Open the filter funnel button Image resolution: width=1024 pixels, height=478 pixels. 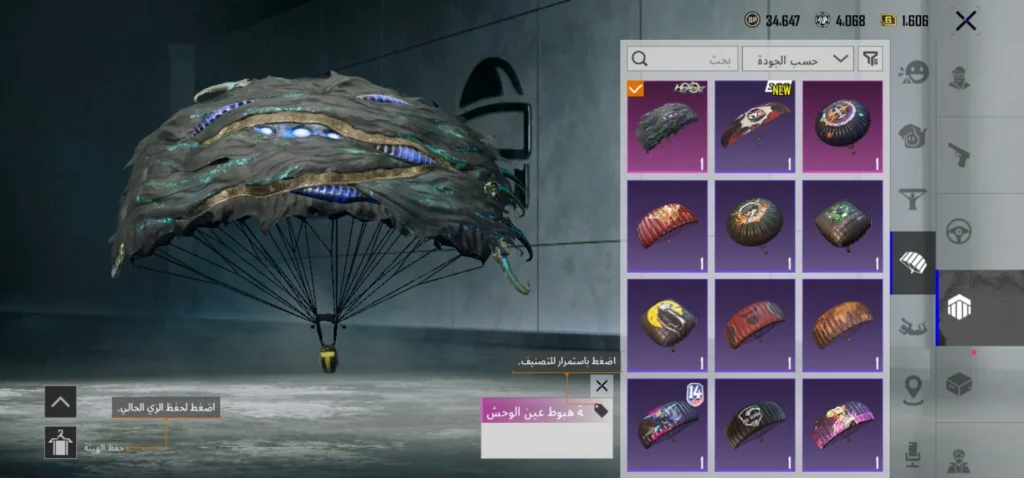pyautogui.click(x=871, y=60)
